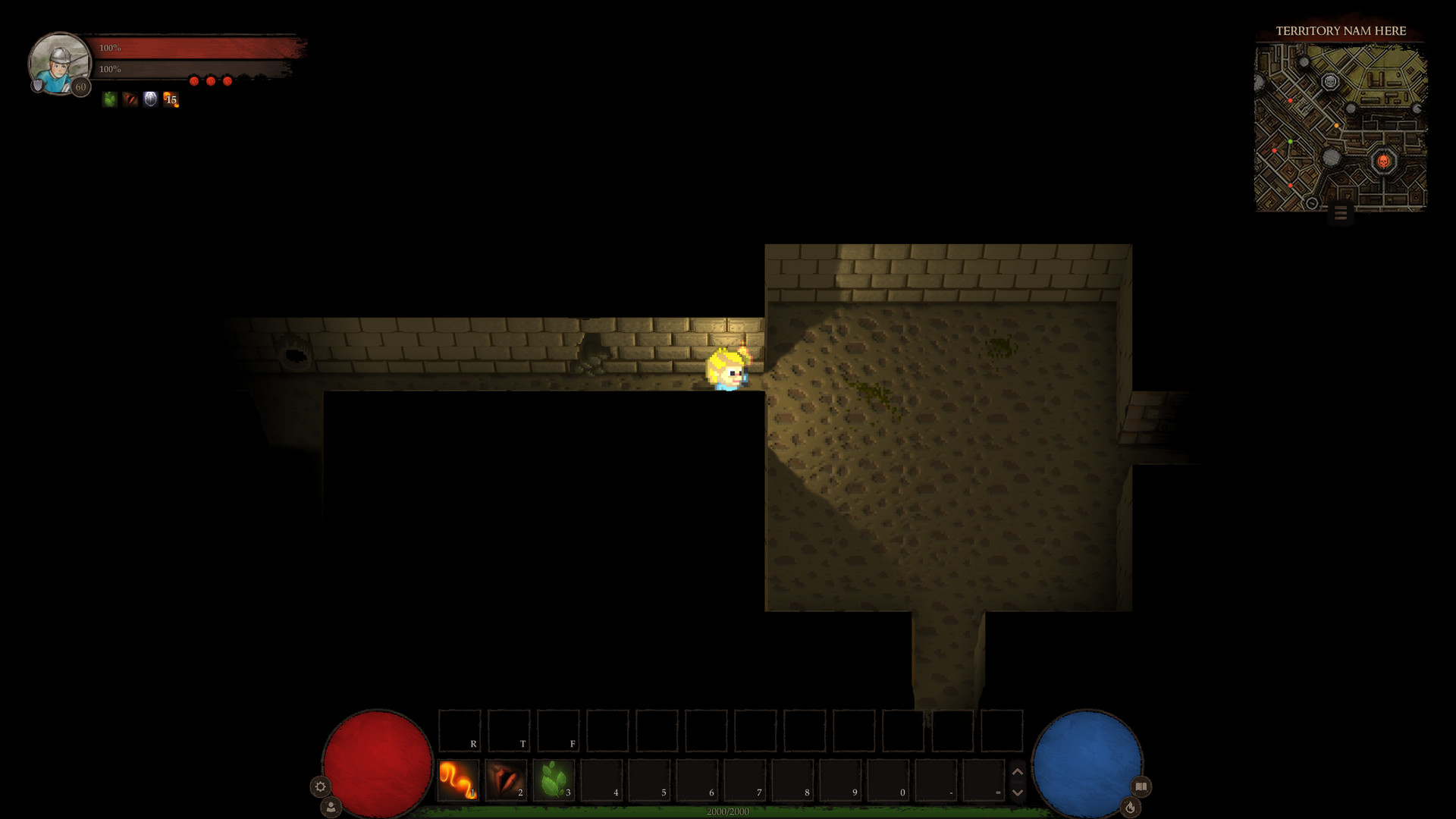The width and height of the screenshot is (1456, 819).
Task: Cast the green herb spell in slot 3
Action: click(554, 781)
